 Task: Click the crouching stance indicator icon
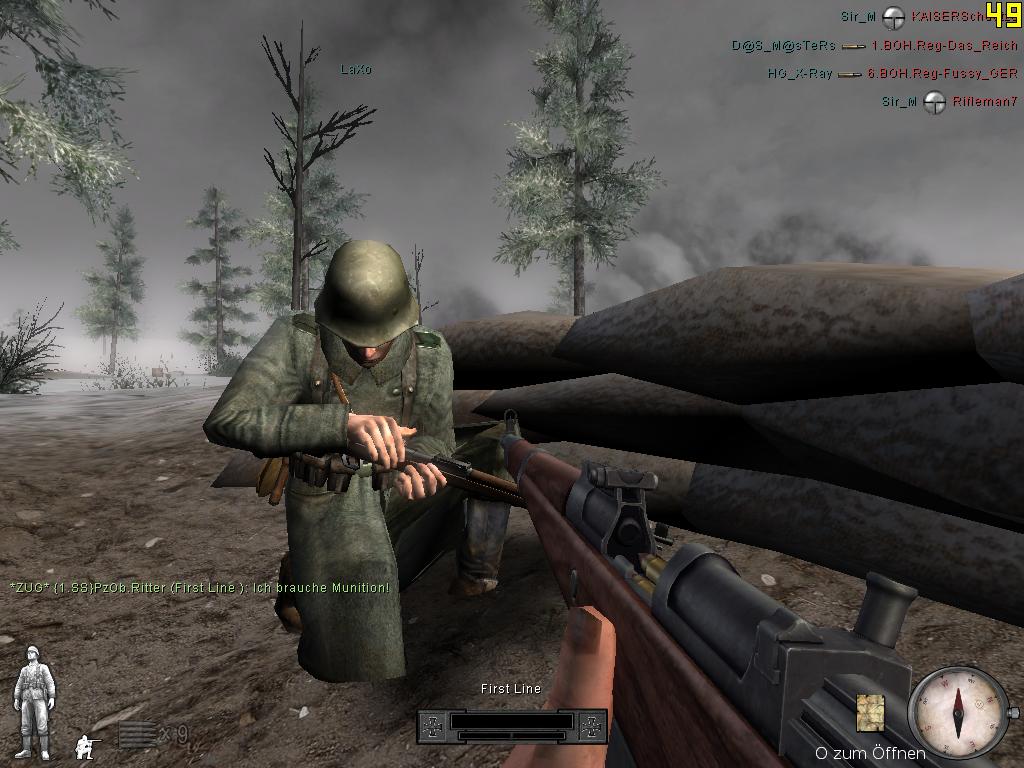[88, 744]
